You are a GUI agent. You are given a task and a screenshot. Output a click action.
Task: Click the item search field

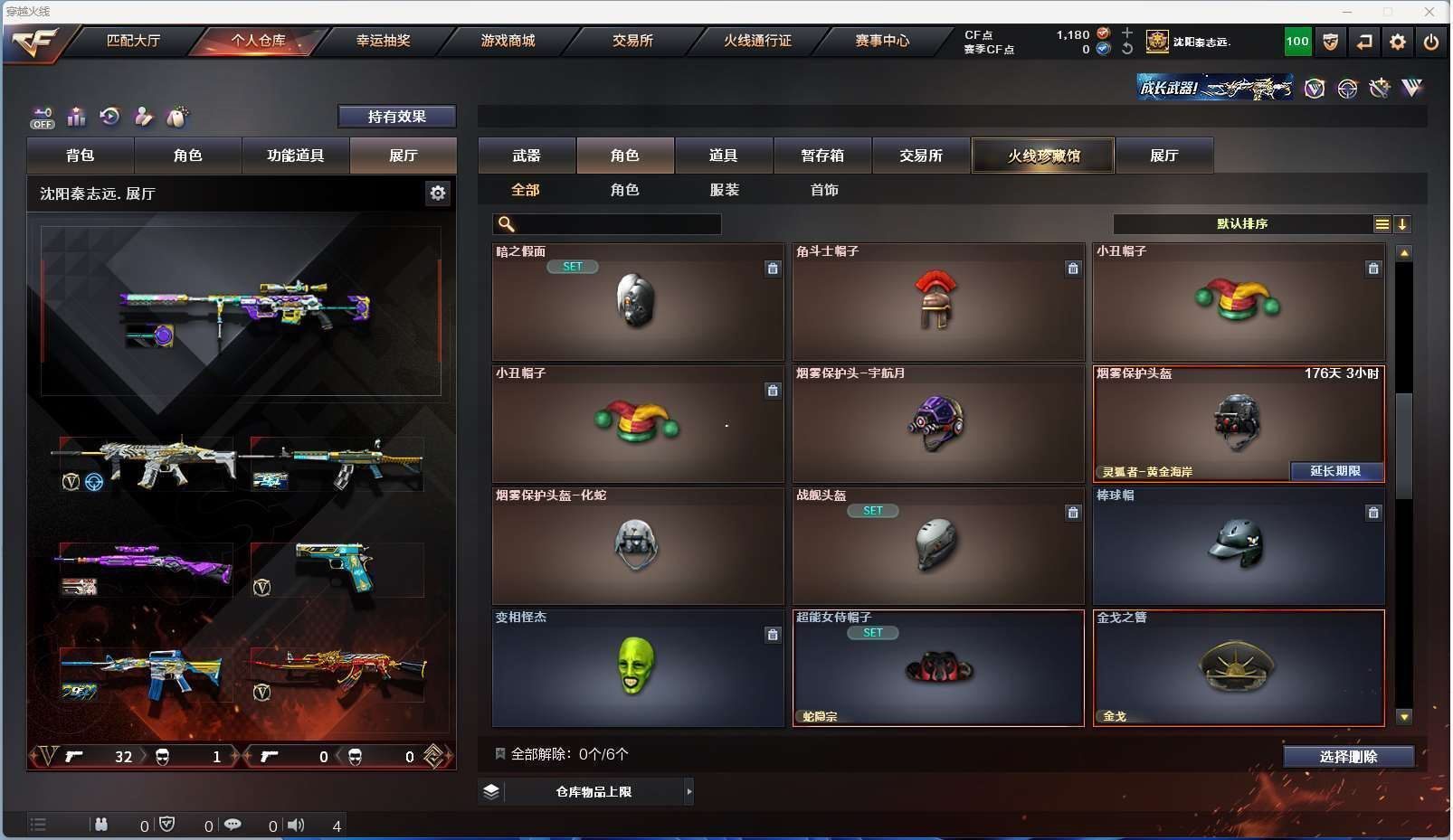[x=615, y=224]
